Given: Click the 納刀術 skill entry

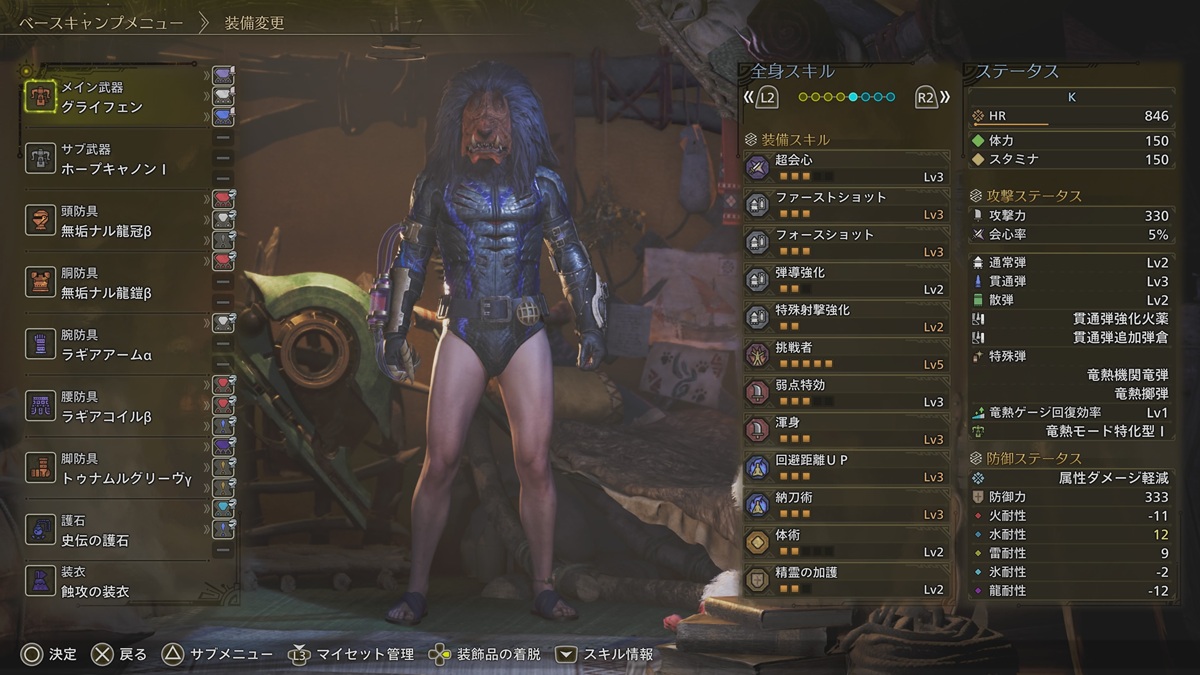Looking at the screenshot, I should pyautogui.click(x=846, y=506).
